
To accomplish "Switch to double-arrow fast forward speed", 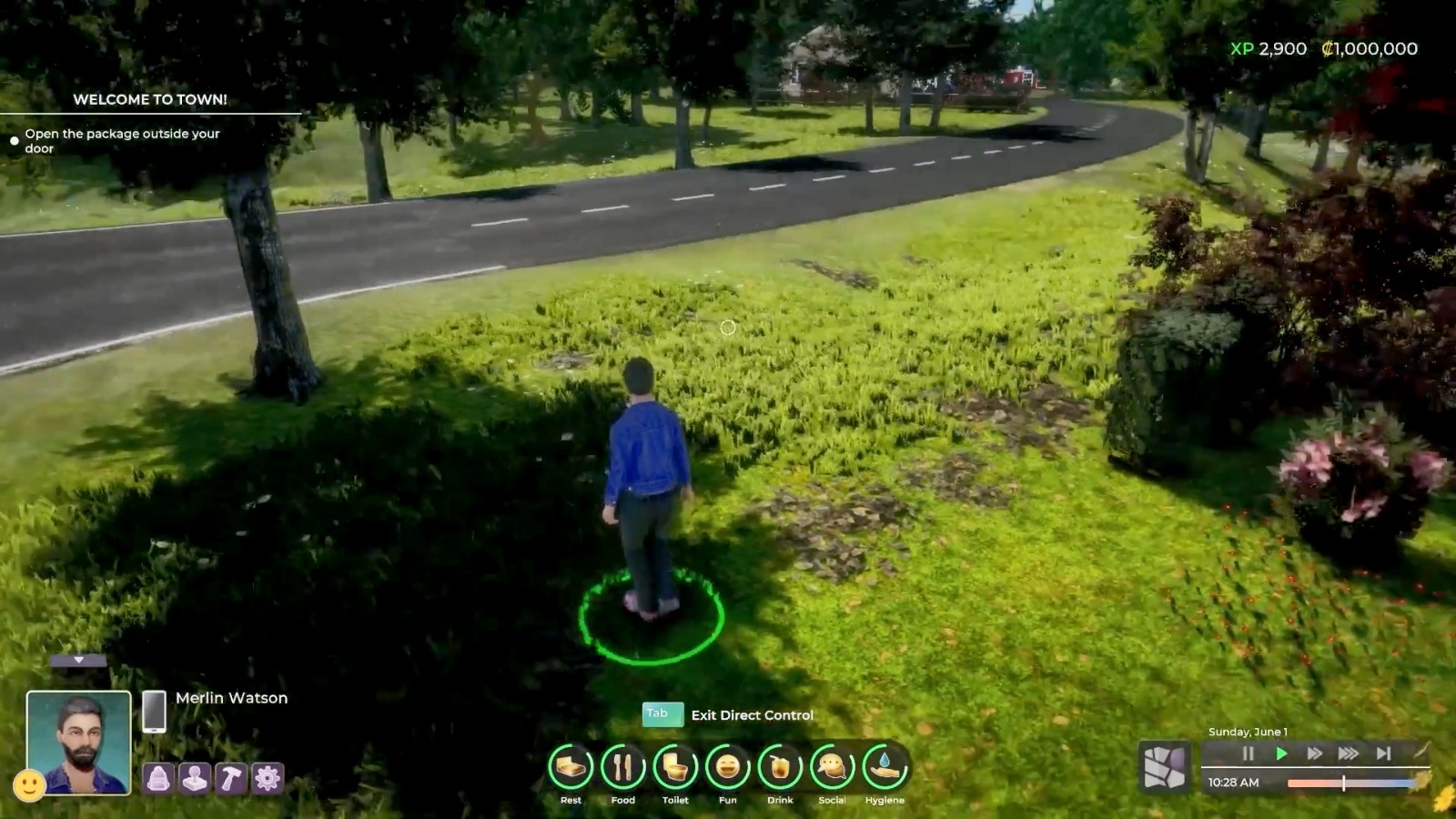I will tap(1315, 753).
